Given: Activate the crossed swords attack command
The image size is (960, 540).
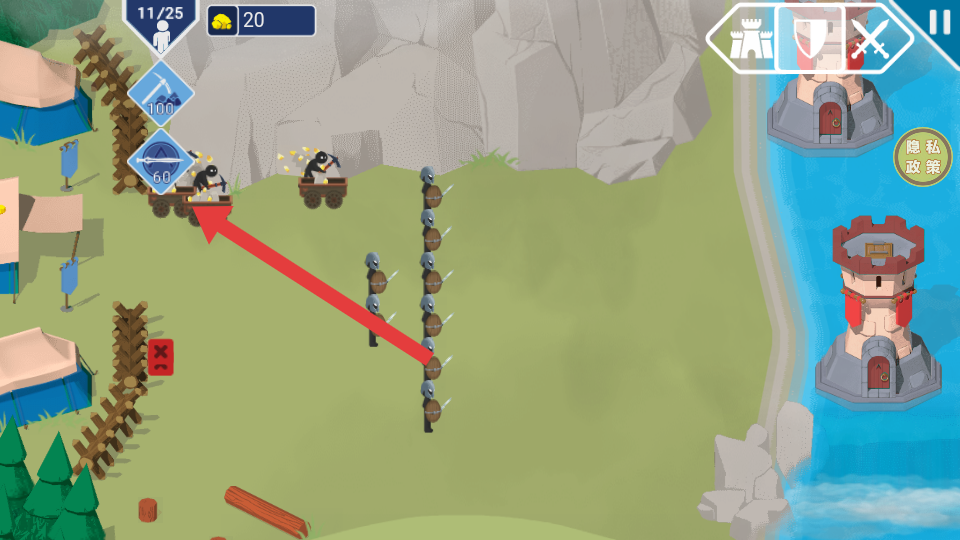Looking at the screenshot, I should point(872,40).
